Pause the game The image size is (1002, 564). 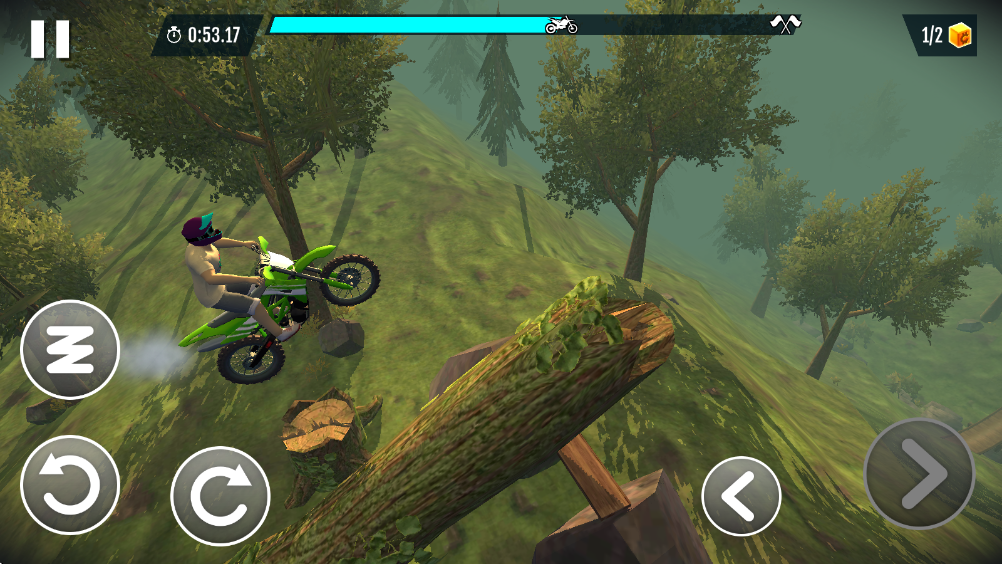(x=50, y=38)
